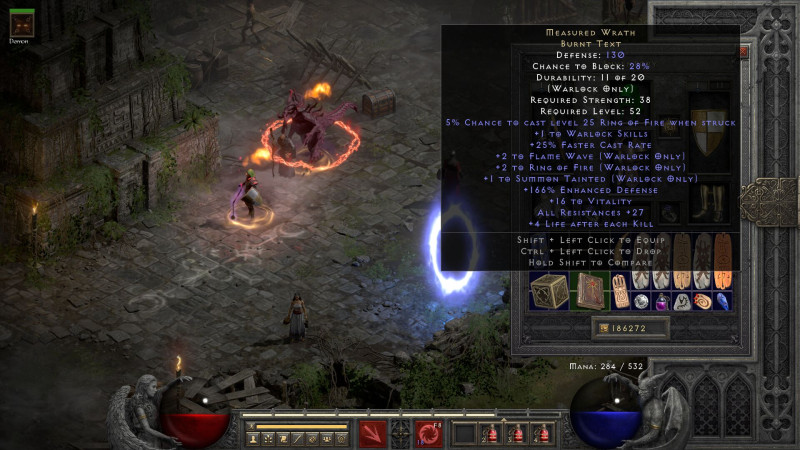
Task: Select the purple potion in inventory
Action: (662, 301)
